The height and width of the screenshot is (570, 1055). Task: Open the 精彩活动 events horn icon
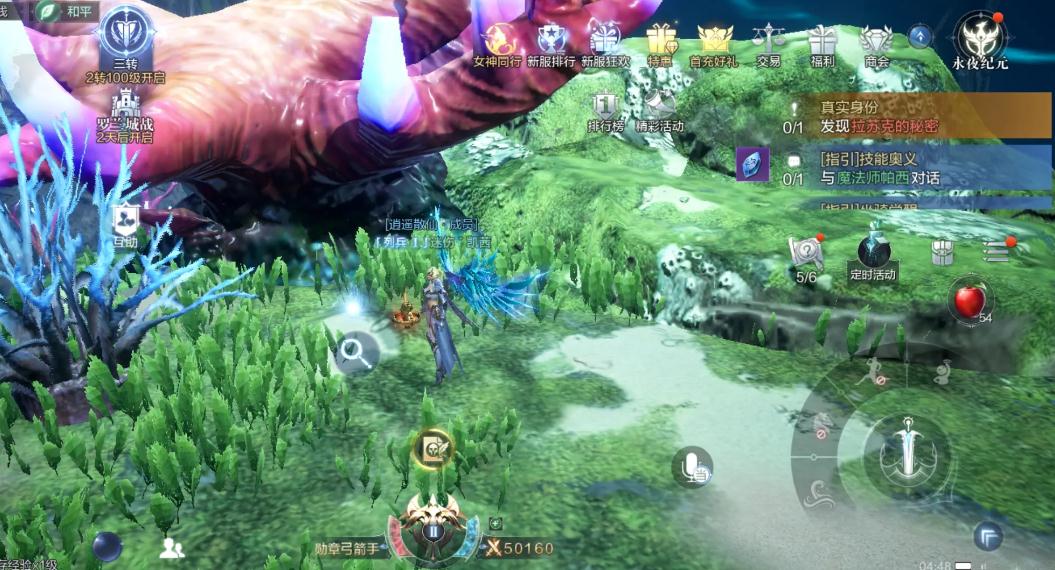point(659,108)
